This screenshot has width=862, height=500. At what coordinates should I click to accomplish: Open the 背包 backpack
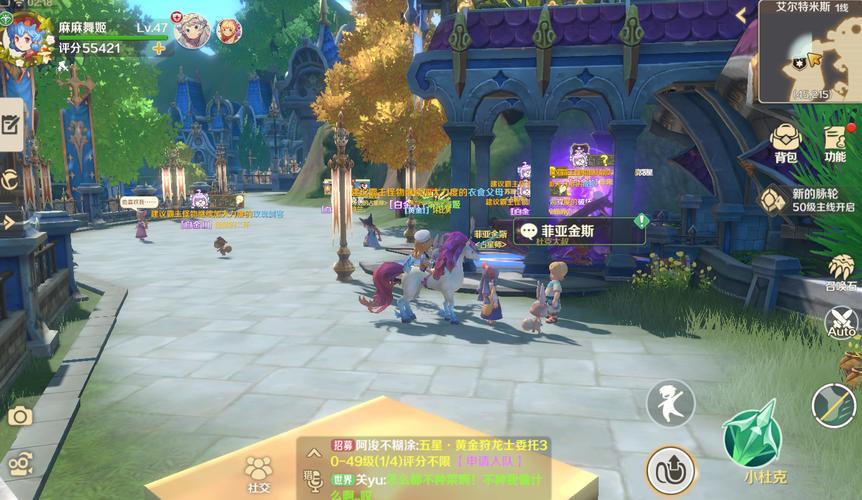(x=786, y=141)
